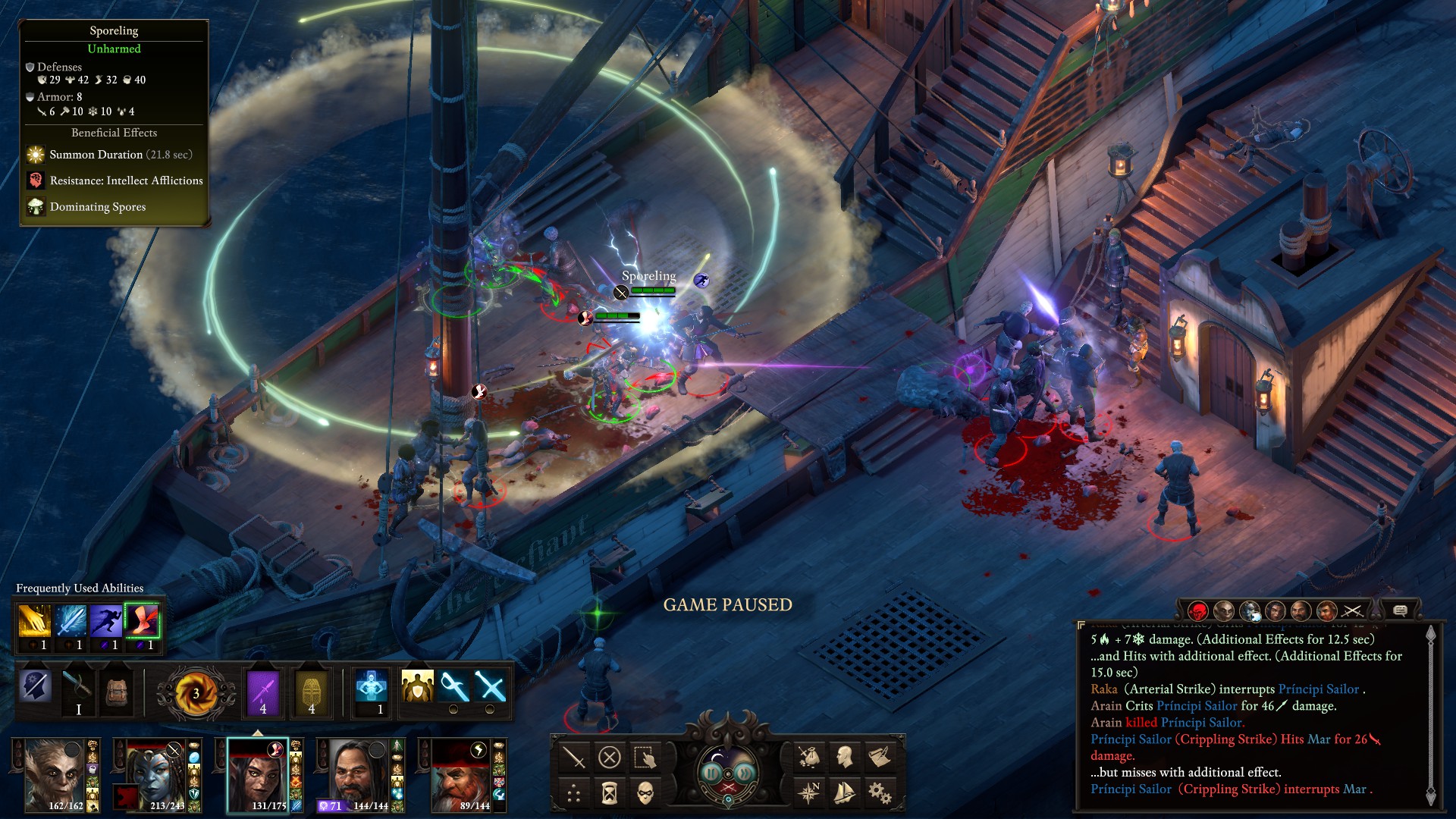Viewport: 1456px width, 819px height.
Task: Open inventory via the loot bag button
Action: pyautogui.click(x=808, y=757)
